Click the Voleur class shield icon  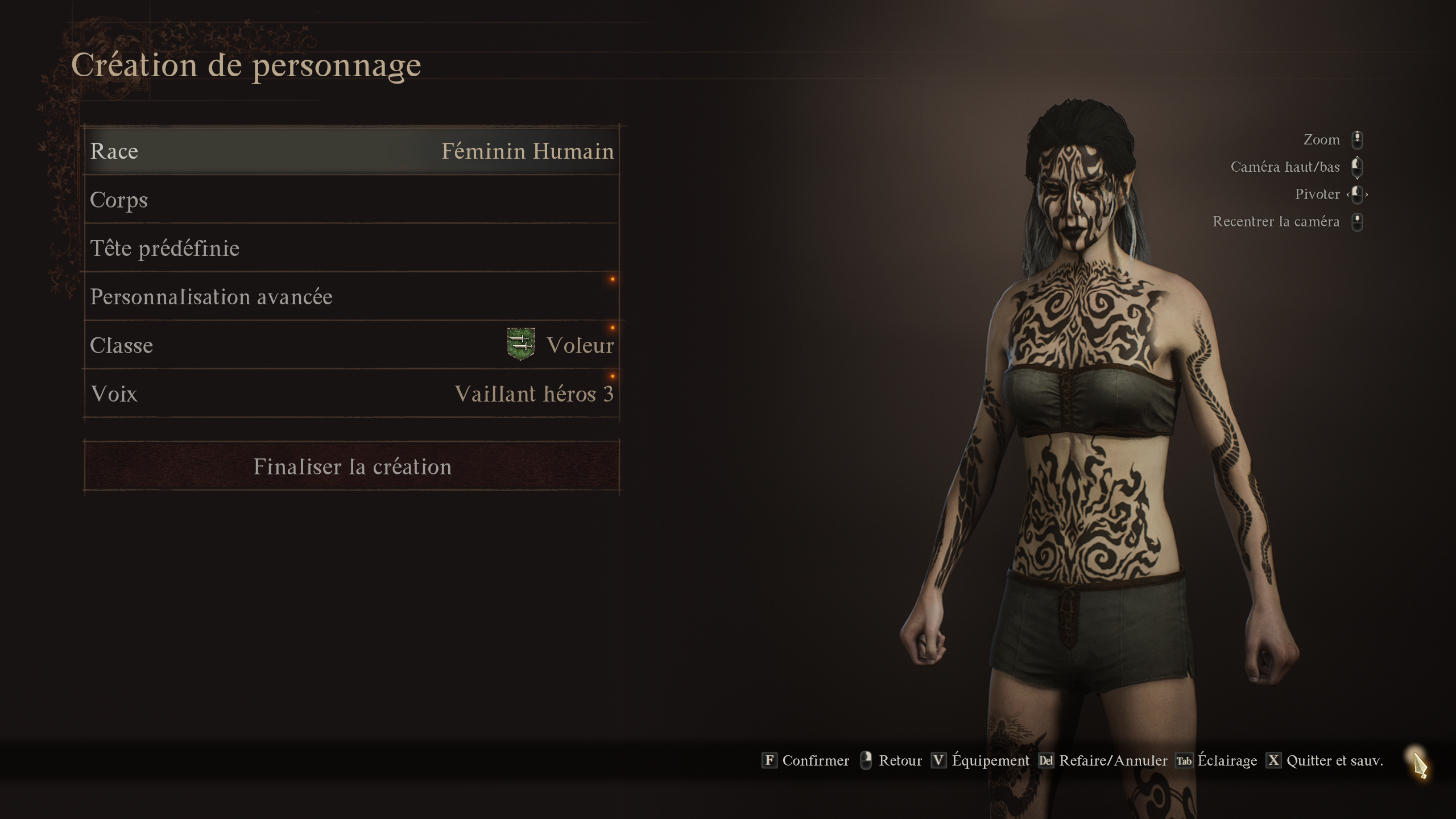pos(519,345)
